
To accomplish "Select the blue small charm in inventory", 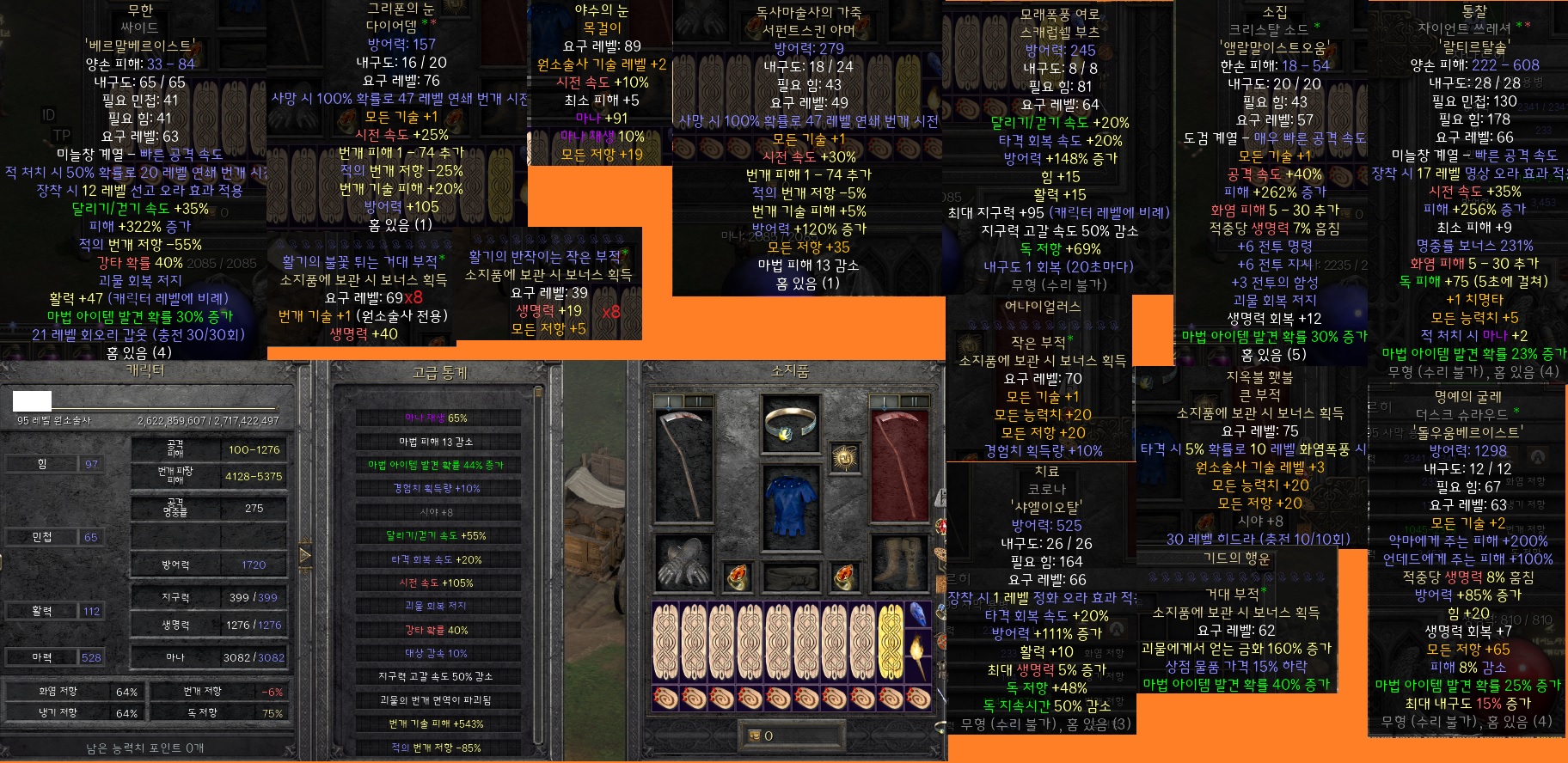I will (918, 615).
